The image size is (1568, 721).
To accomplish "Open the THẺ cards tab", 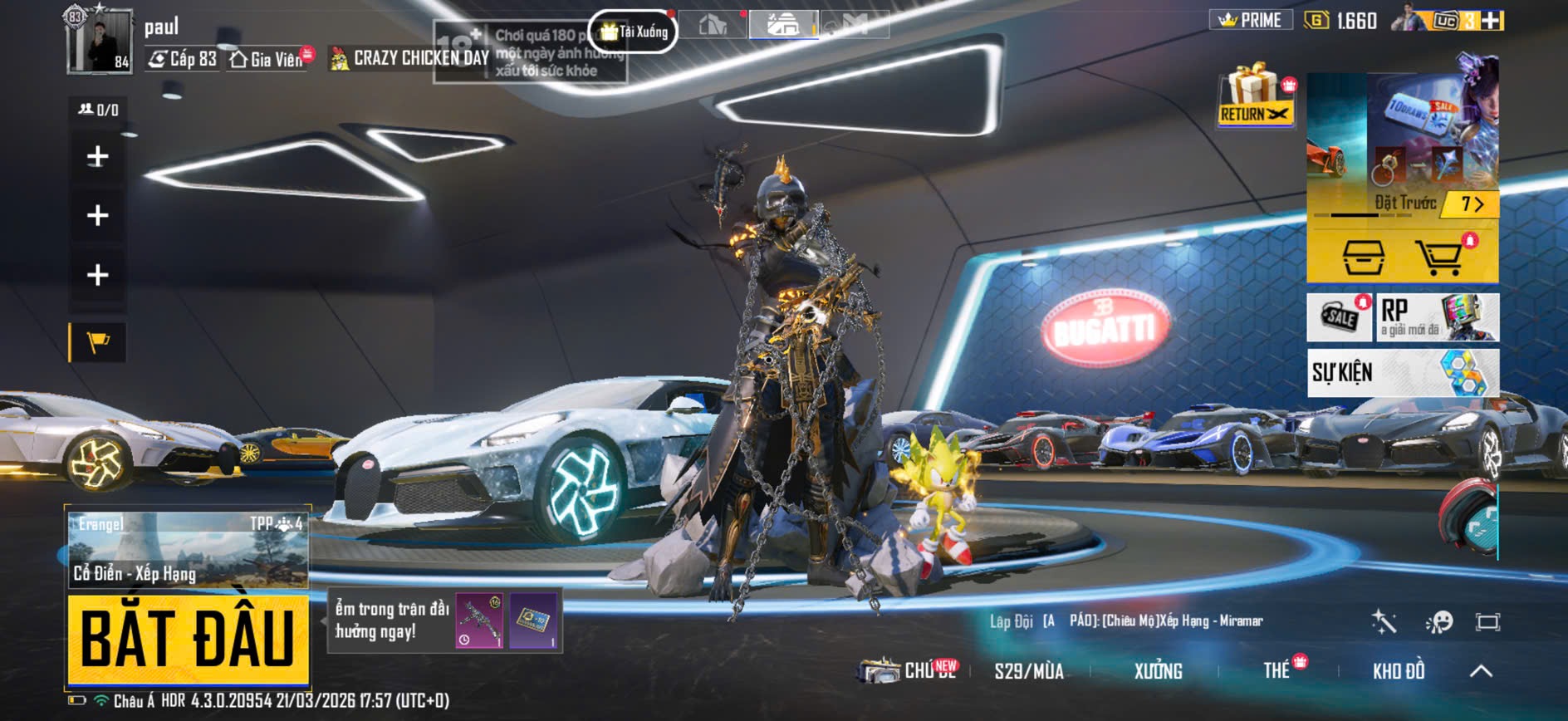I will point(1276,671).
